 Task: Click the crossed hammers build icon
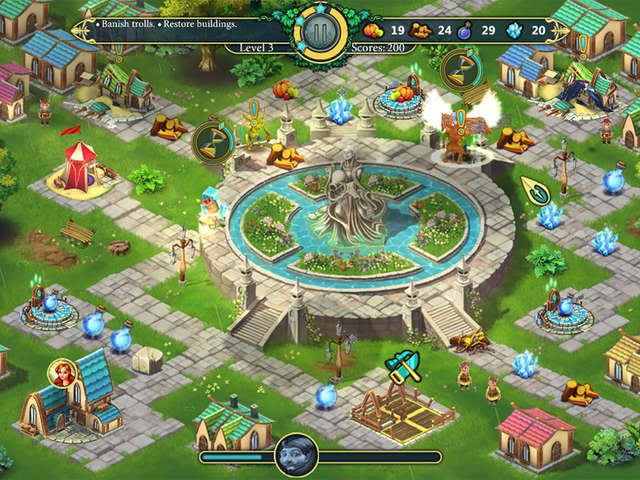click(x=402, y=362)
